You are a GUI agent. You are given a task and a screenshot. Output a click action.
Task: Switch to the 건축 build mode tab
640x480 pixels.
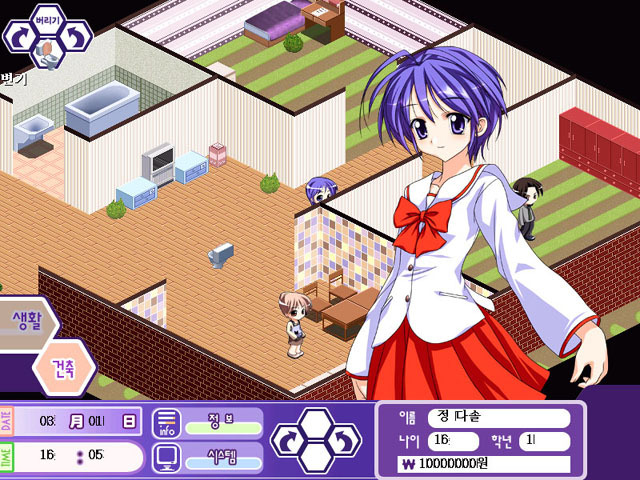tap(64, 367)
